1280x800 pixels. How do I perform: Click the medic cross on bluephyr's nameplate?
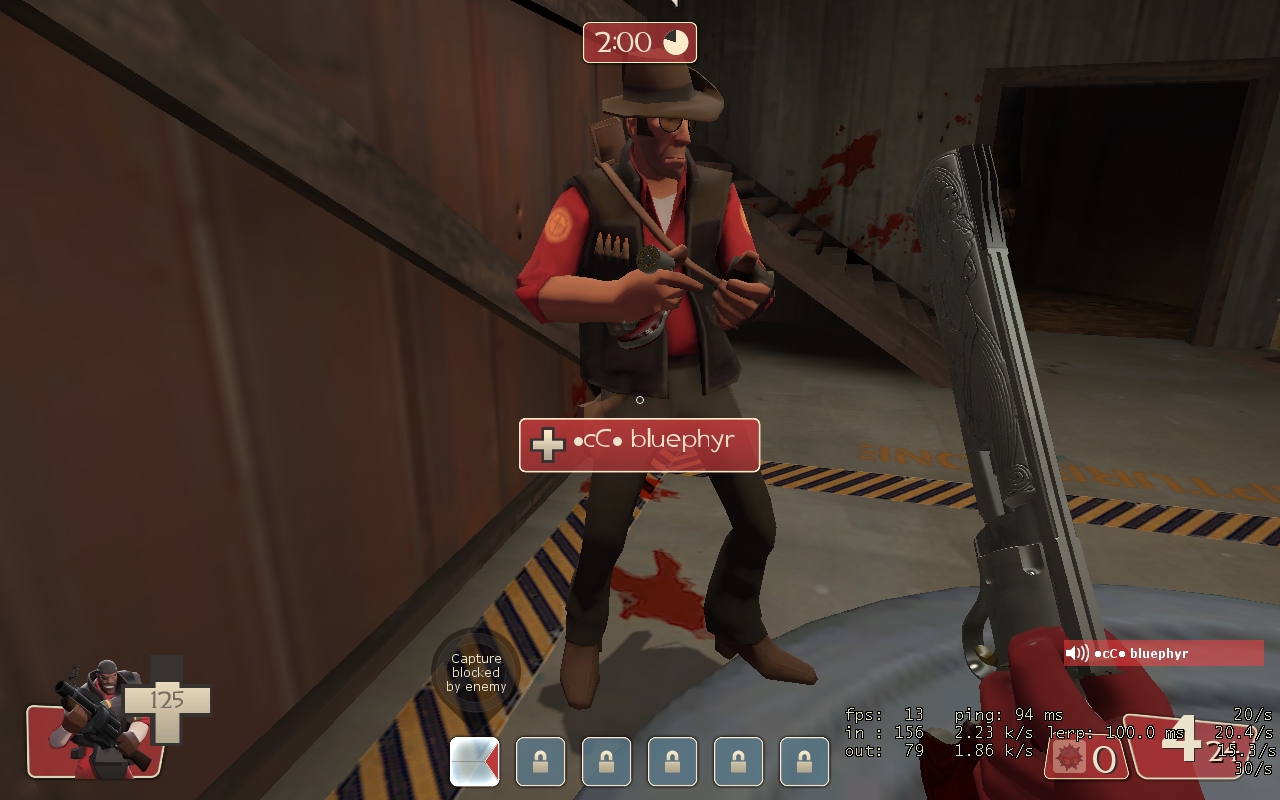546,444
